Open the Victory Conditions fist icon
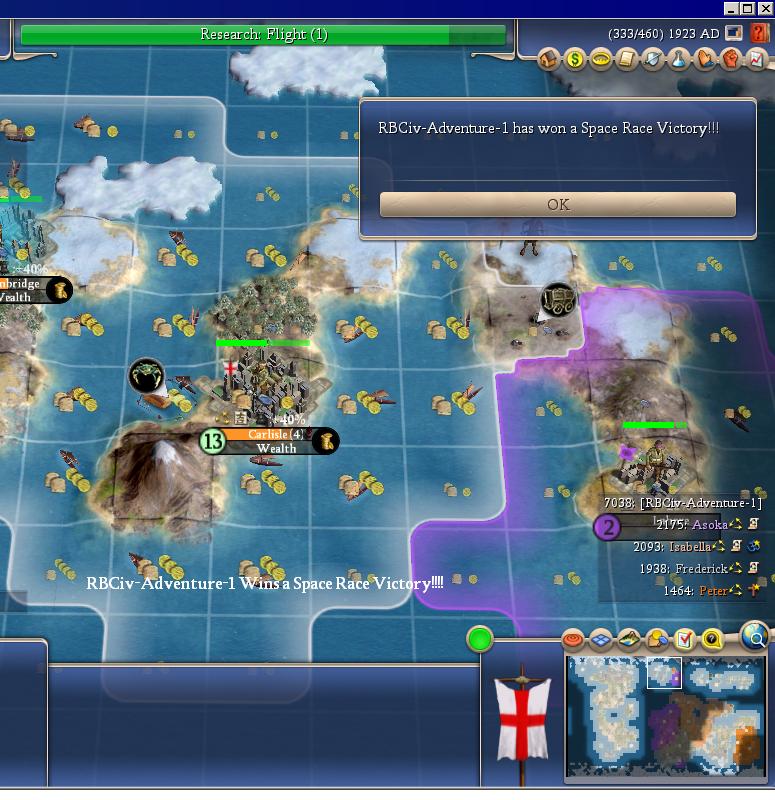Viewport: 775px width, 800px height. (731, 60)
